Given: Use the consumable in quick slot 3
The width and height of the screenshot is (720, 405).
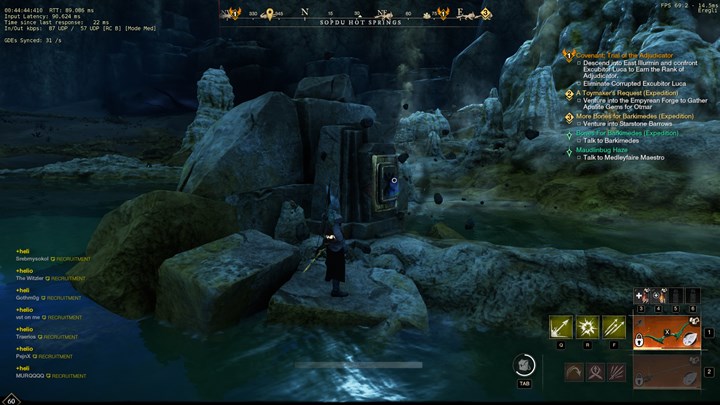Looking at the screenshot, I should [644, 296].
